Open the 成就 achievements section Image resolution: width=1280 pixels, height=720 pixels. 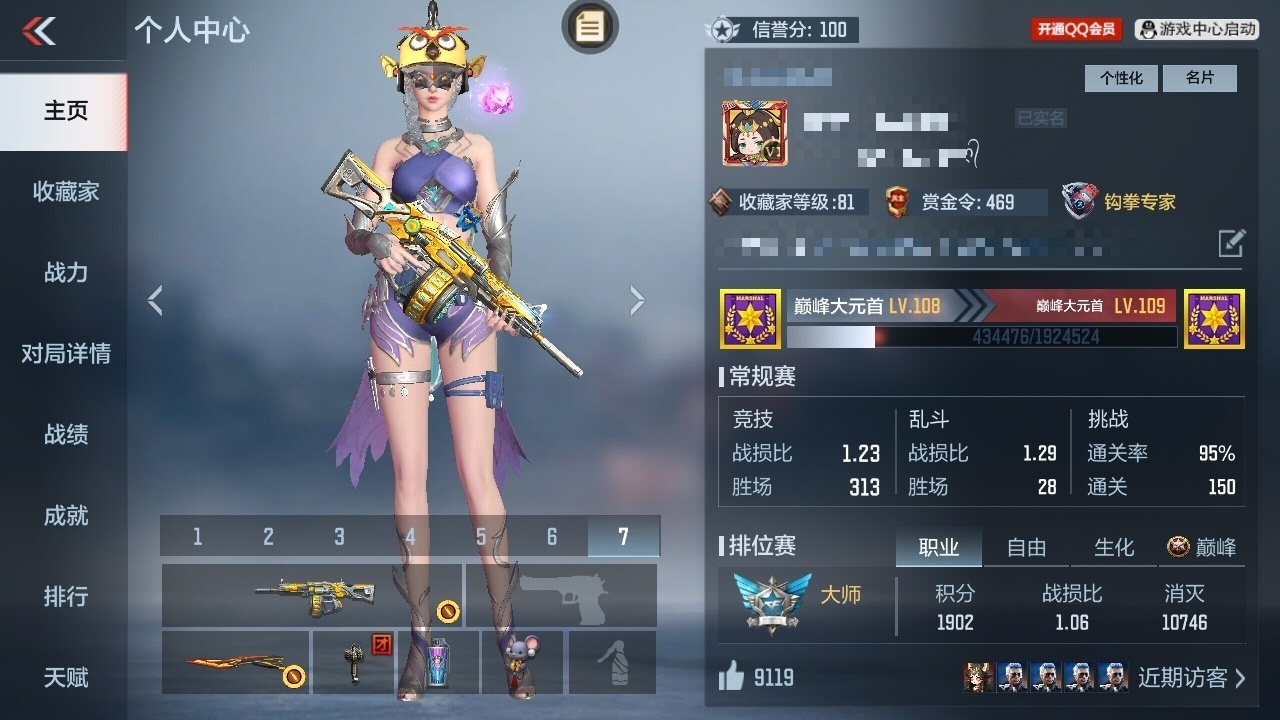click(x=65, y=516)
